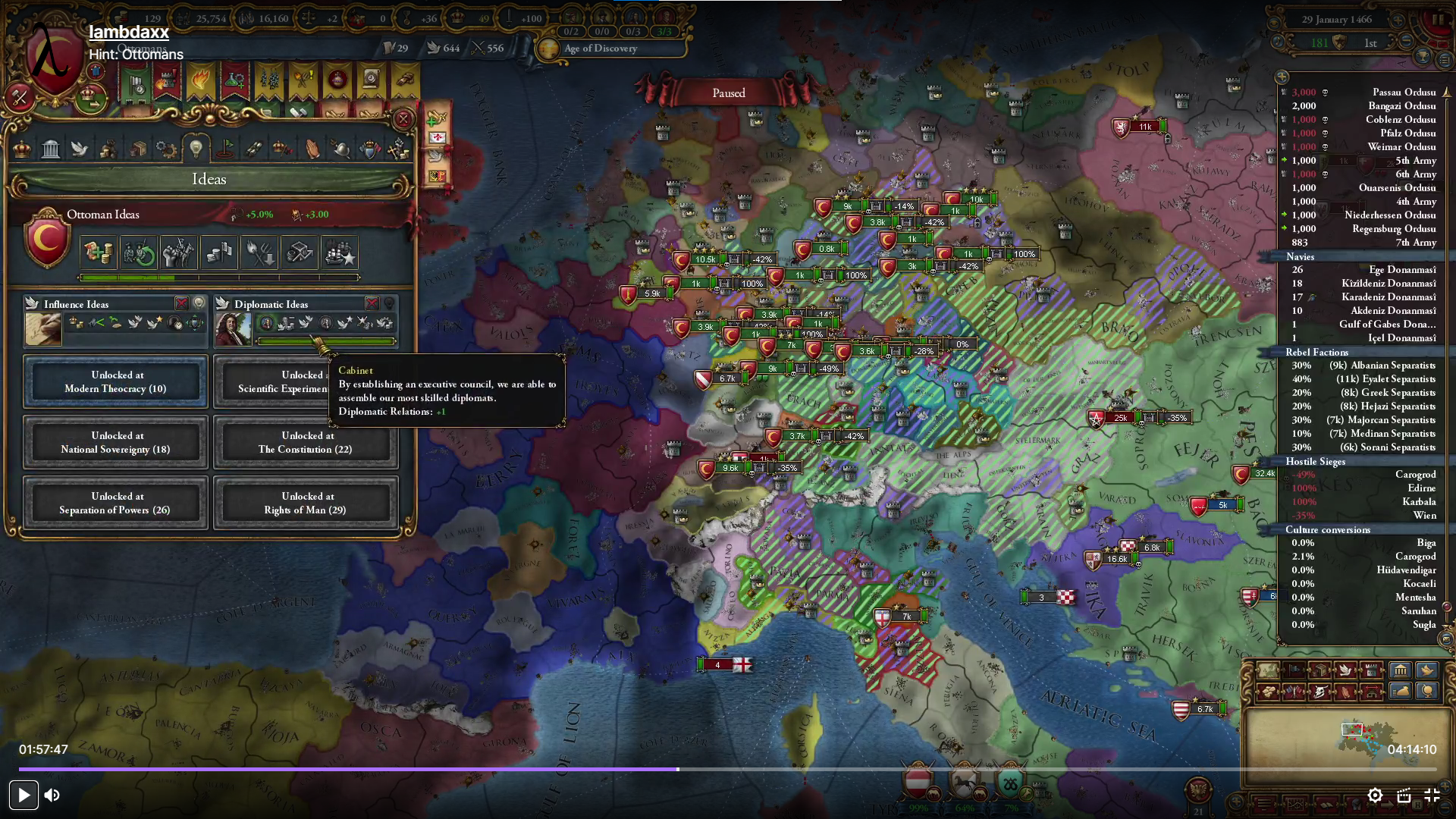
Task: Increase game speed with the plus button
Action: pos(1398,20)
